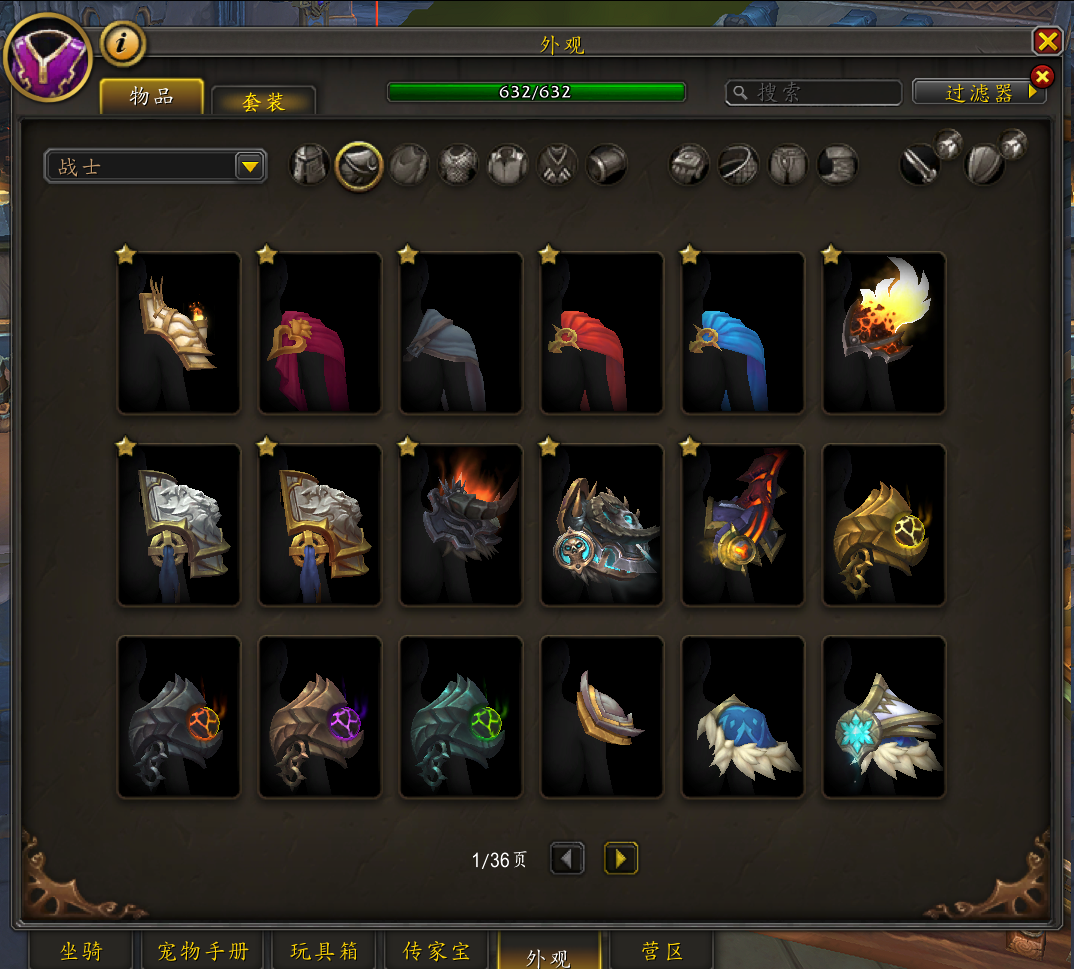
Task: Select the helmet slot category icon
Action: pyautogui.click(x=310, y=165)
